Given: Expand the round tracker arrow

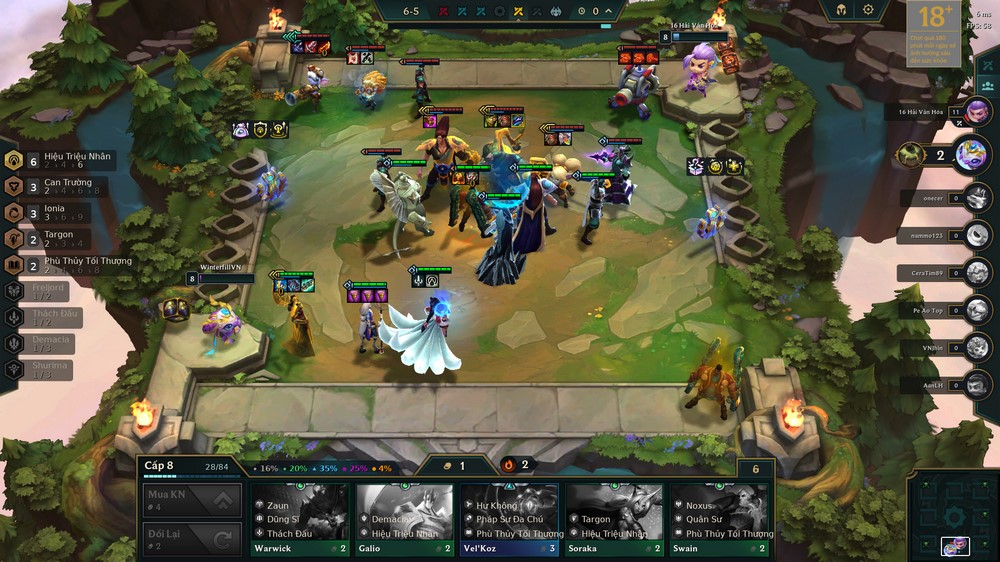Looking at the screenshot, I should tap(609, 12).
